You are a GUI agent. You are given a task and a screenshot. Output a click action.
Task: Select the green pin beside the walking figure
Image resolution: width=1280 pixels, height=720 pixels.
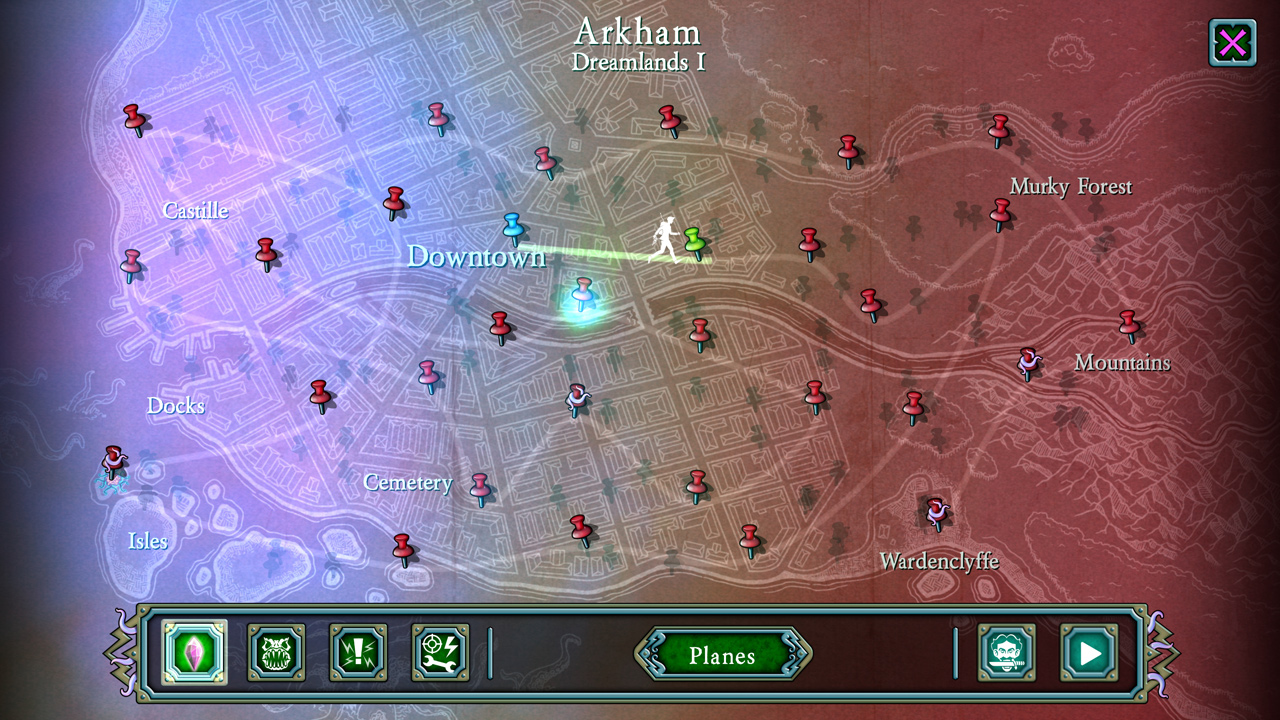pos(694,240)
